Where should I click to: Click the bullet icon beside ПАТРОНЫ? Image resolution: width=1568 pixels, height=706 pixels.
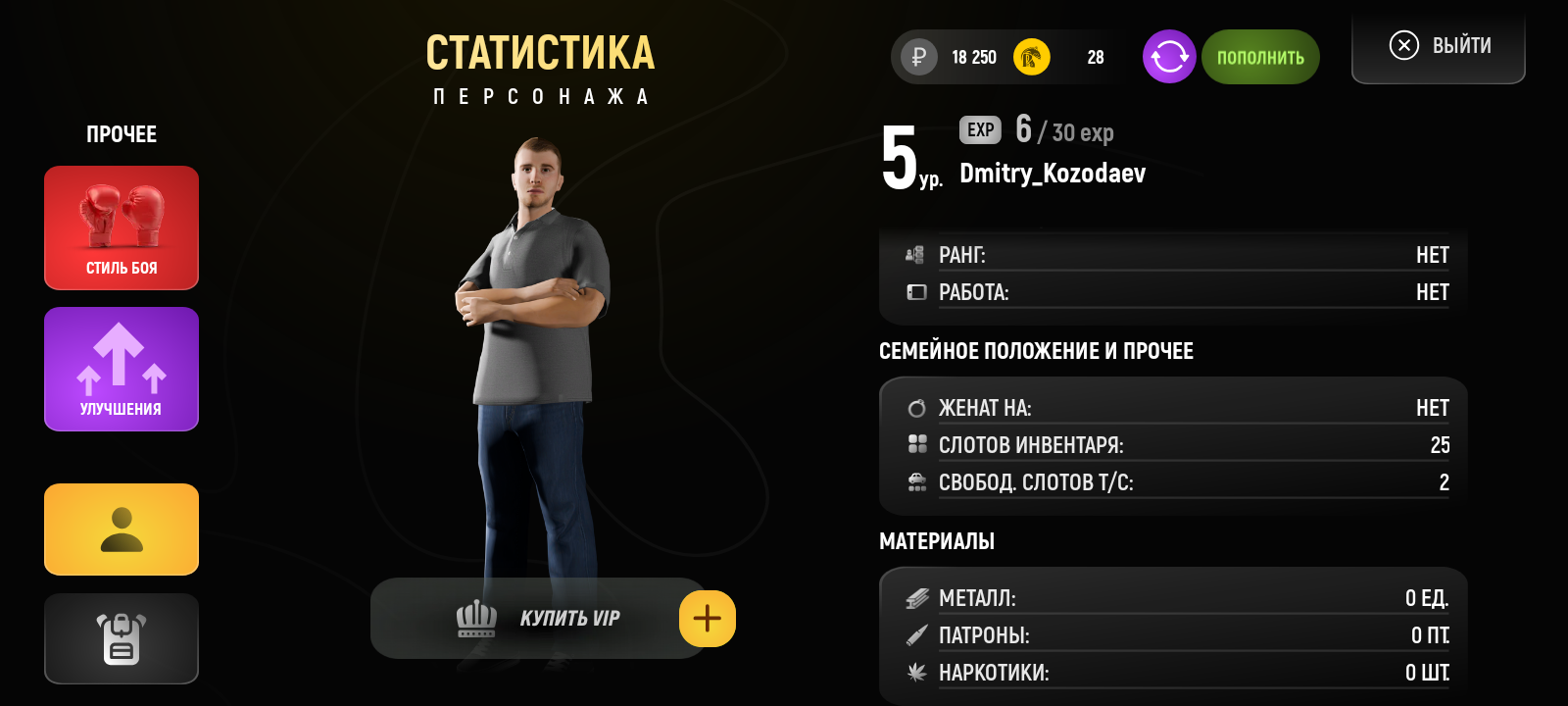pyautogui.click(x=916, y=635)
